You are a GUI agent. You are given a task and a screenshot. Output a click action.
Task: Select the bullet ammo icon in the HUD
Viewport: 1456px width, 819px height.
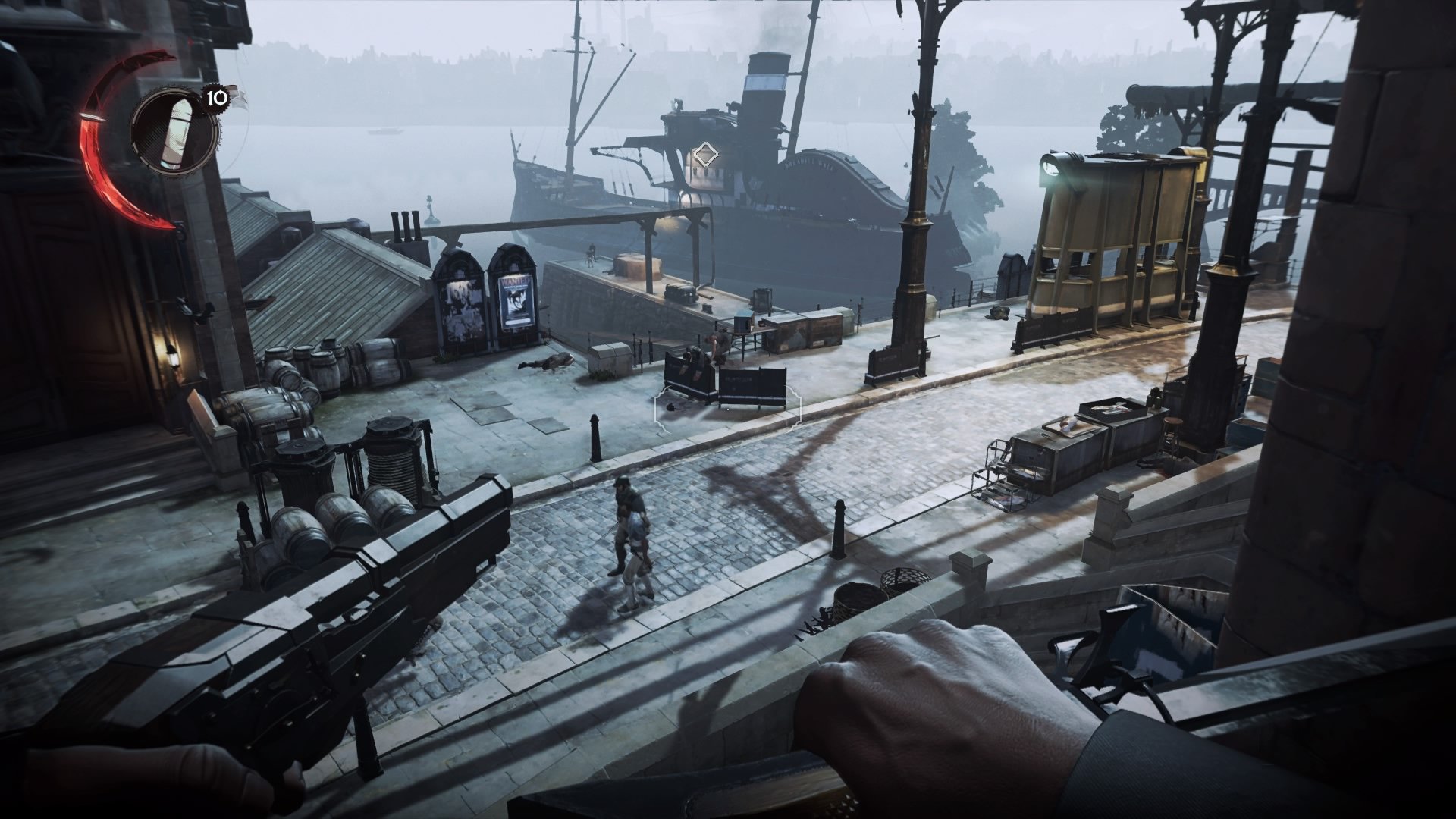(x=178, y=133)
